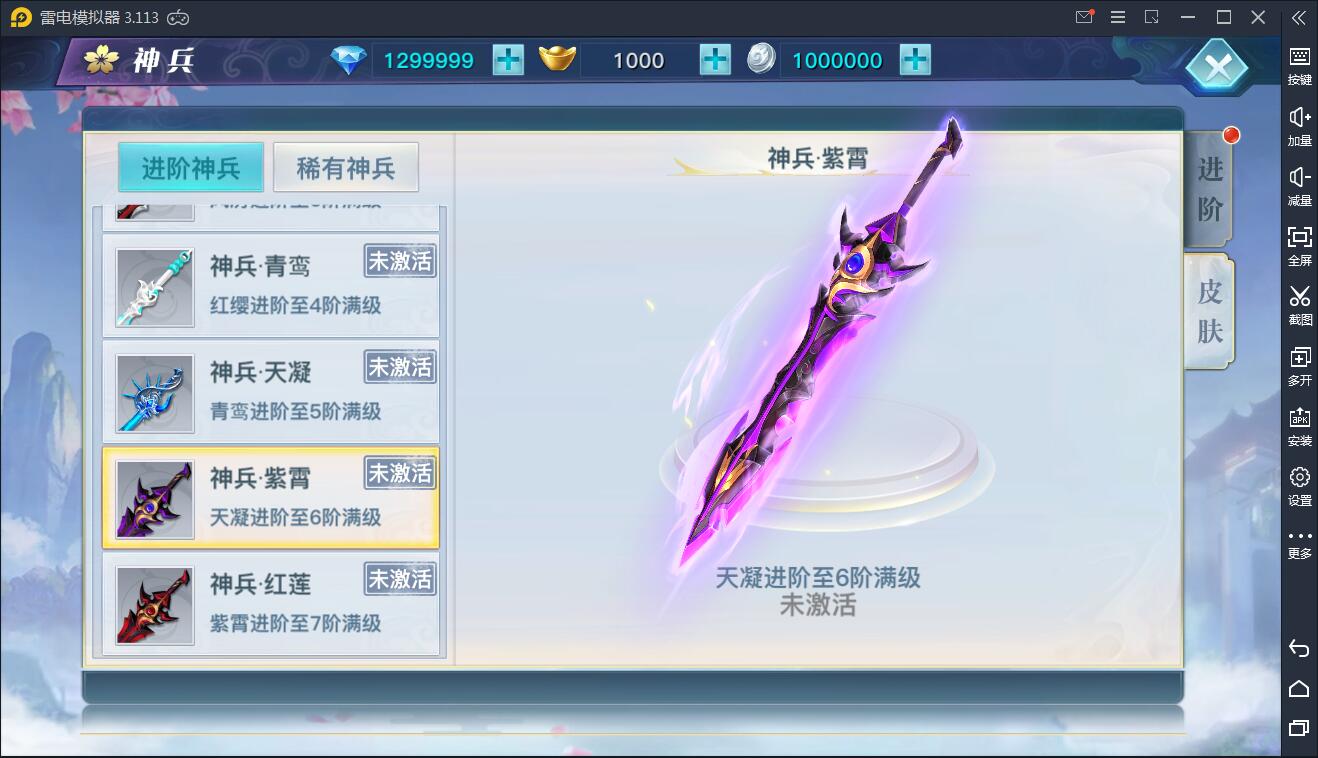
Task: Switch to the 稀有神兵 tab
Action: [345, 166]
